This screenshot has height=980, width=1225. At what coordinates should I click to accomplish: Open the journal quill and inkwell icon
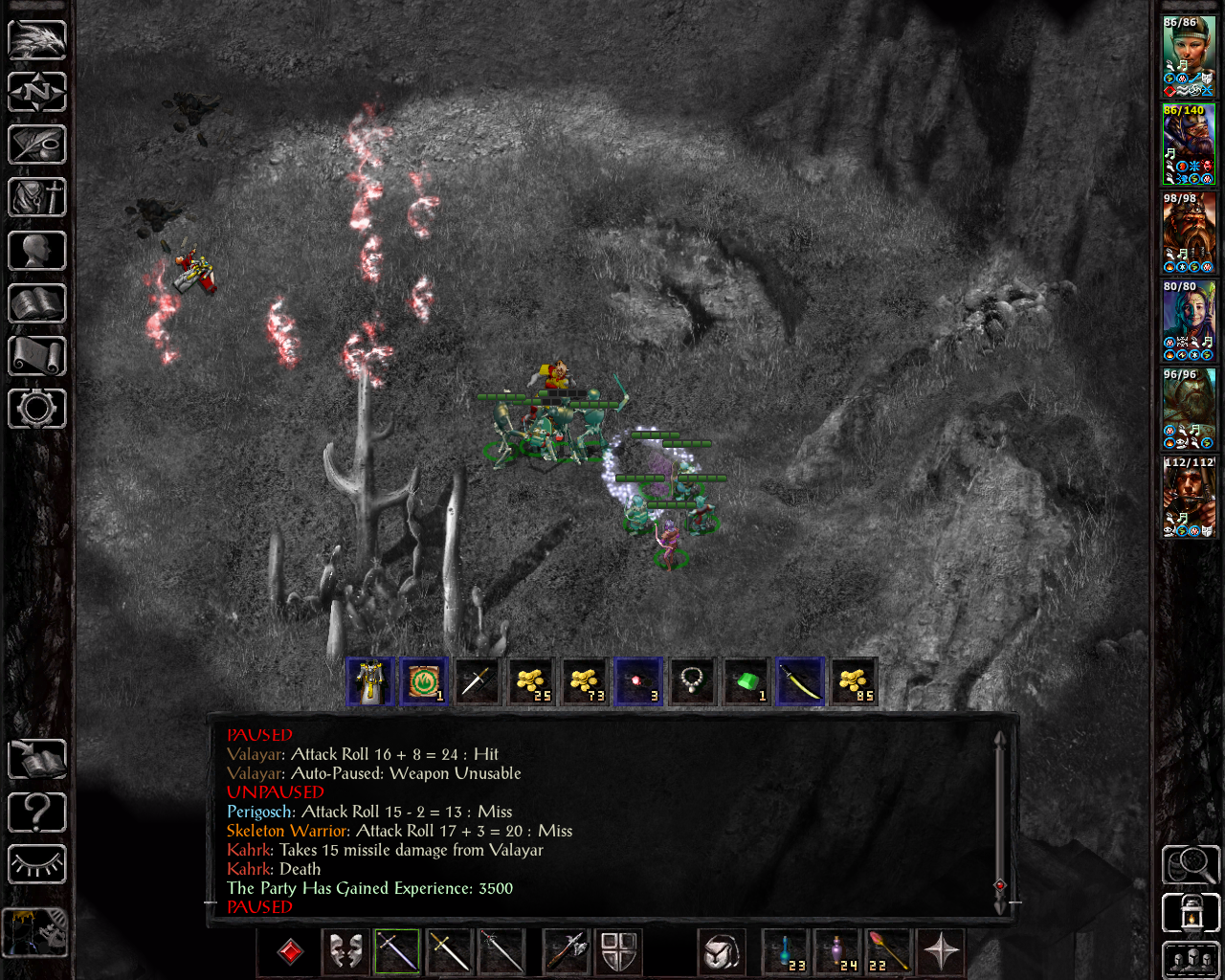point(37,145)
